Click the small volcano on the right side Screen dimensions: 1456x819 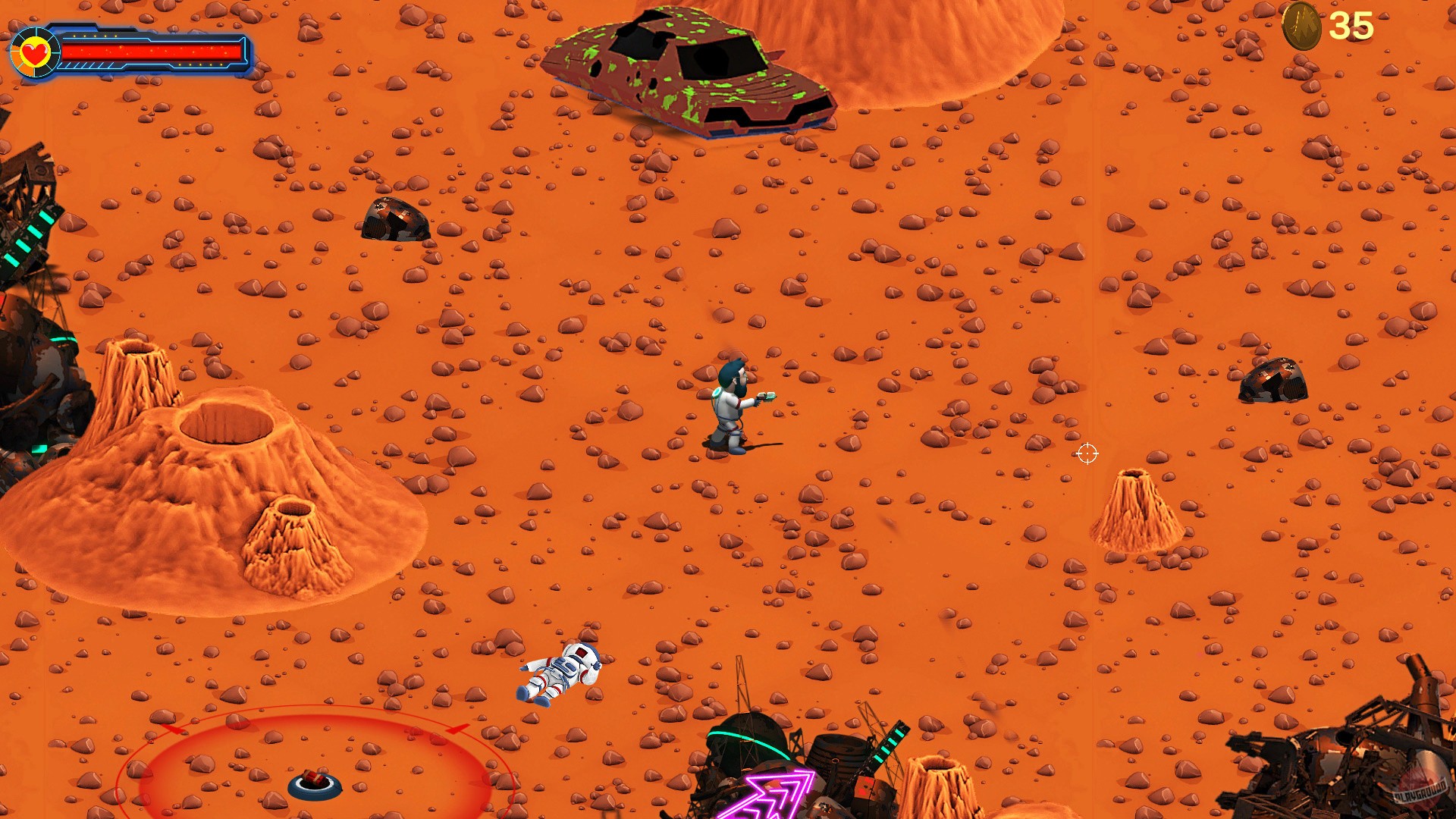[x=1134, y=508]
